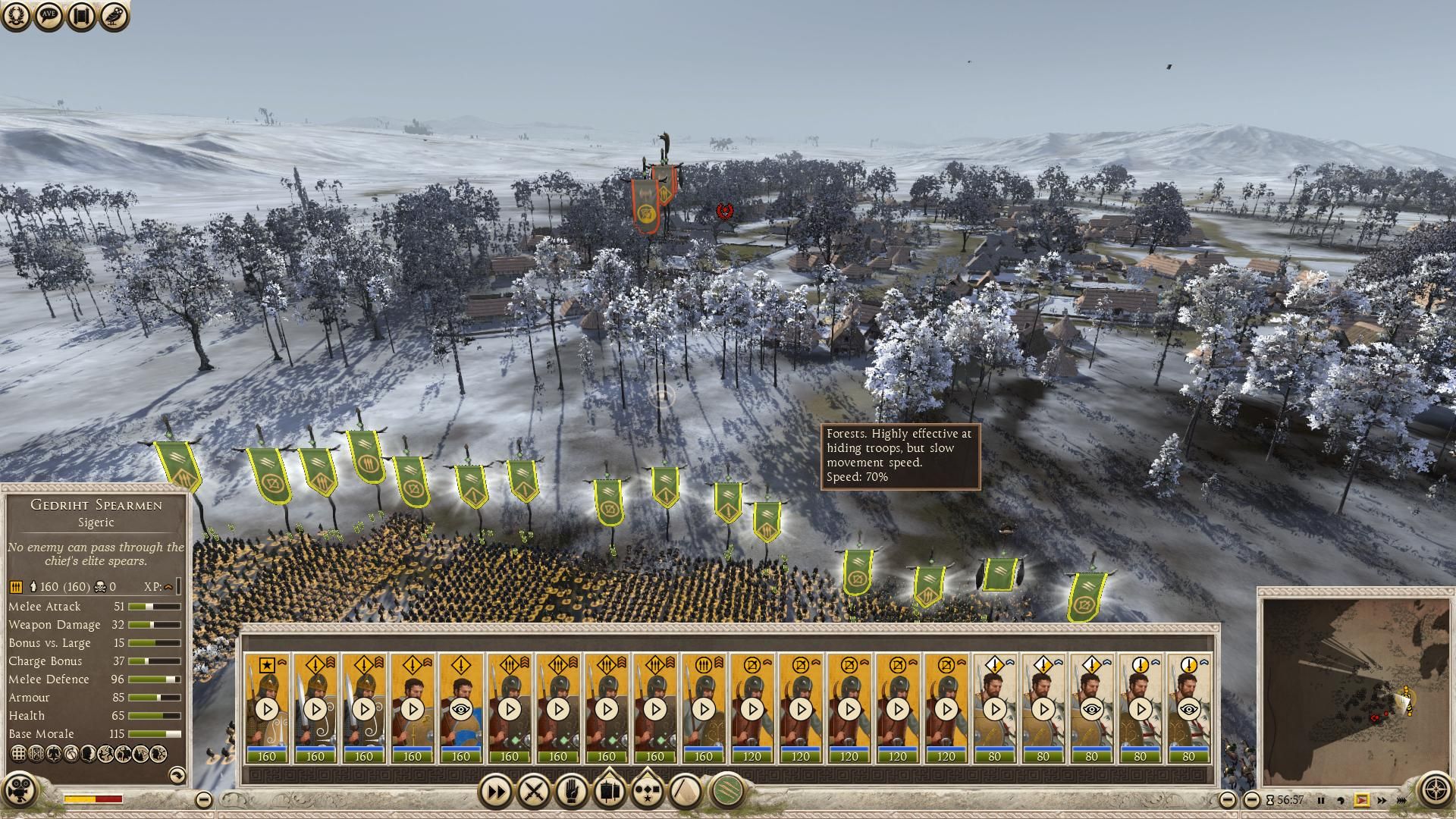Click the compass button beside the minimap
Image resolution: width=1456 pixels, height=819 pixels.
coord(1435,789)
